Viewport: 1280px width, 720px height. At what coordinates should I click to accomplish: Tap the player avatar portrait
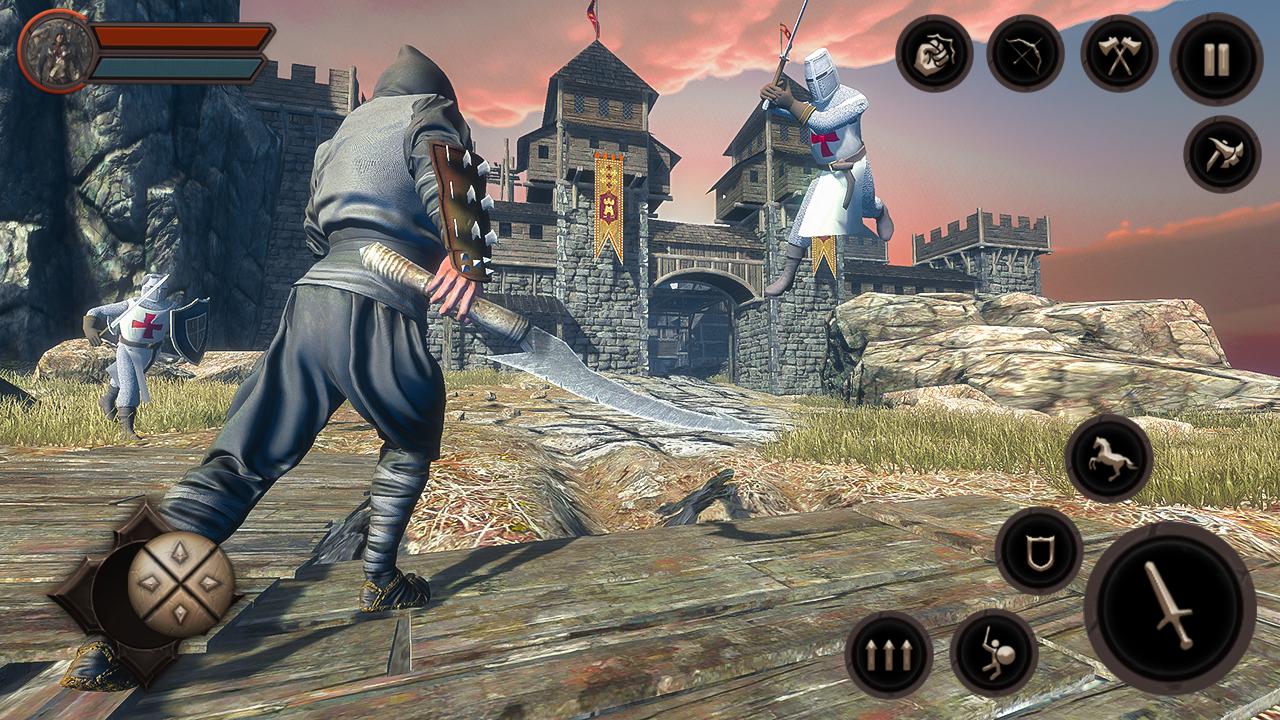point(58,48)
